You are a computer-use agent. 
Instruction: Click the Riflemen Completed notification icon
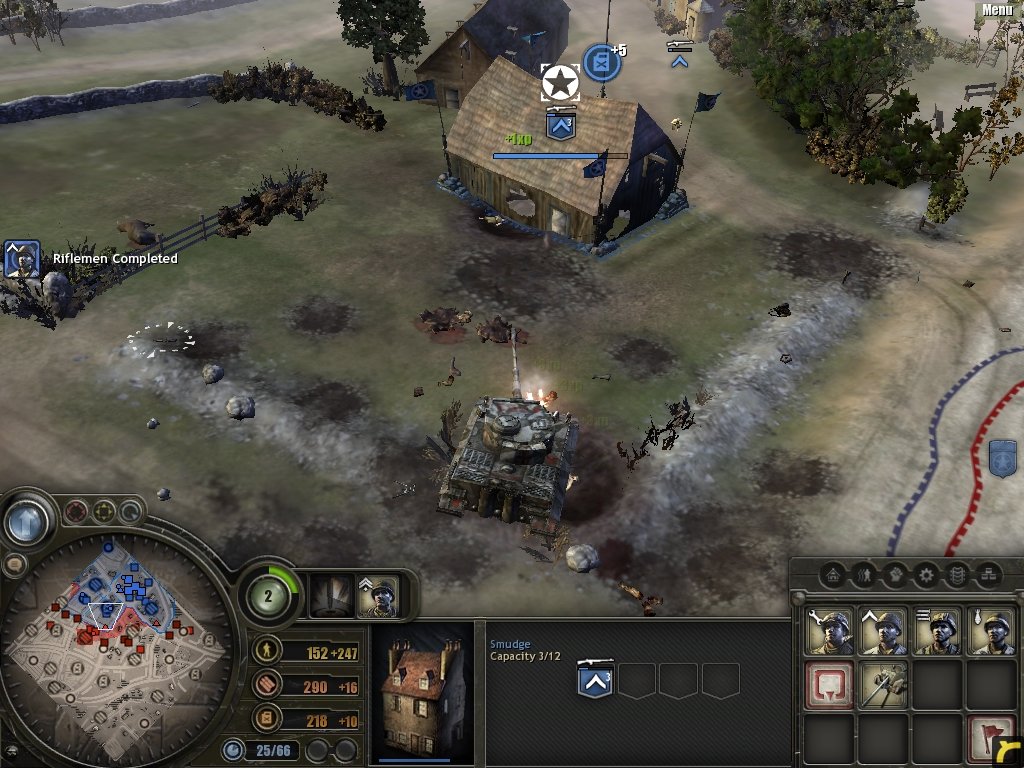point(22,259)
